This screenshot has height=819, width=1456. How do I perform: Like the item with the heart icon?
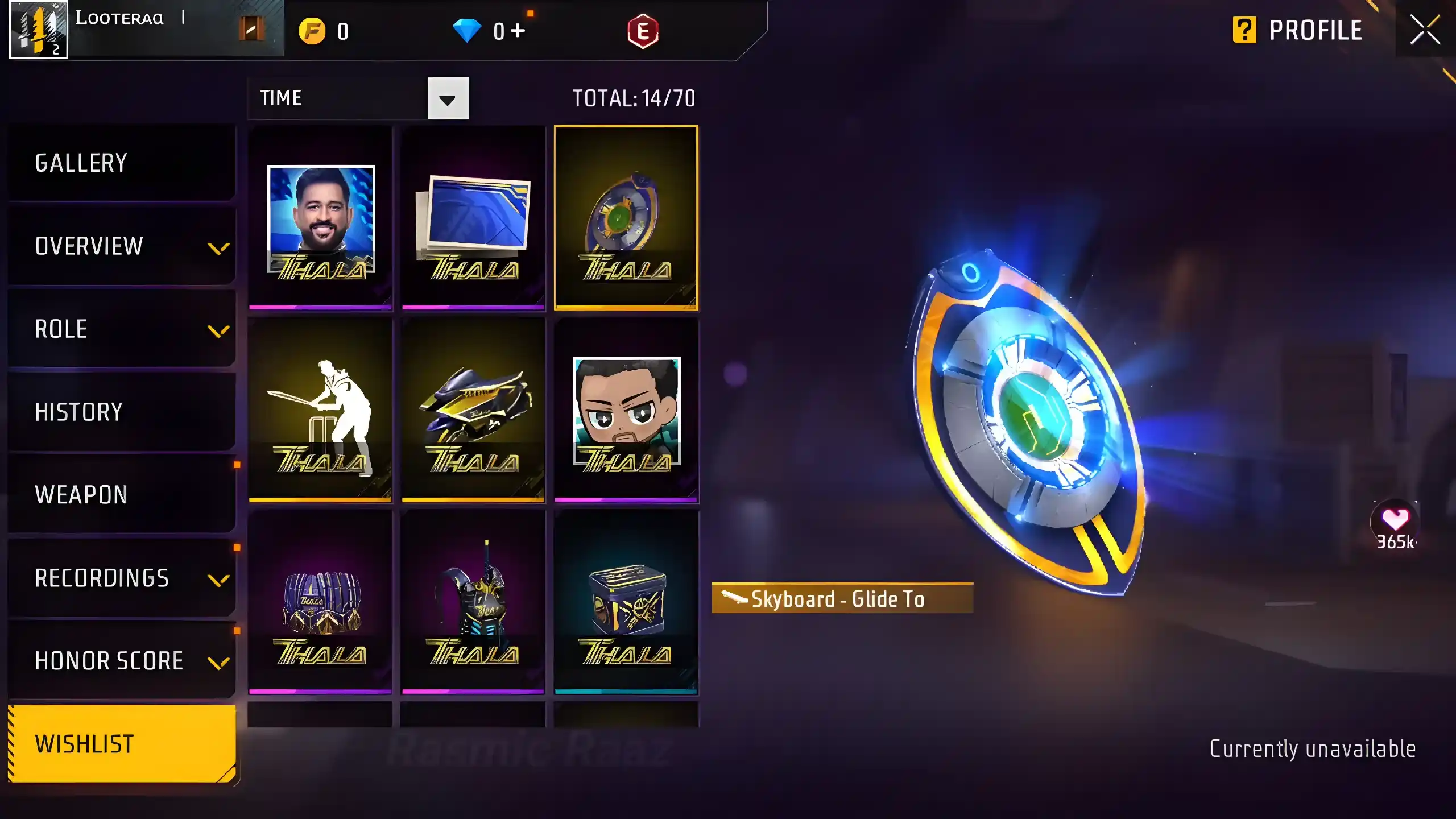(1395, 519)
